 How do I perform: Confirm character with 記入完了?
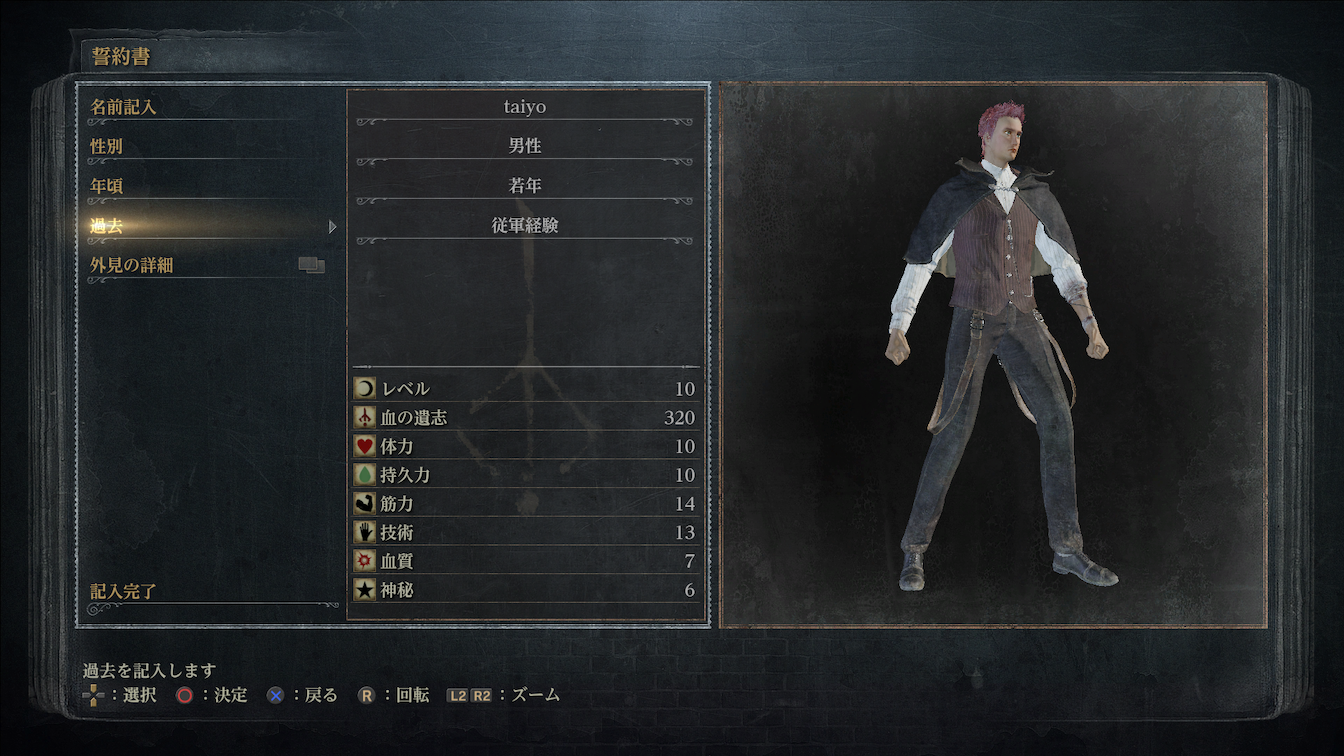(x=123, y=592)
